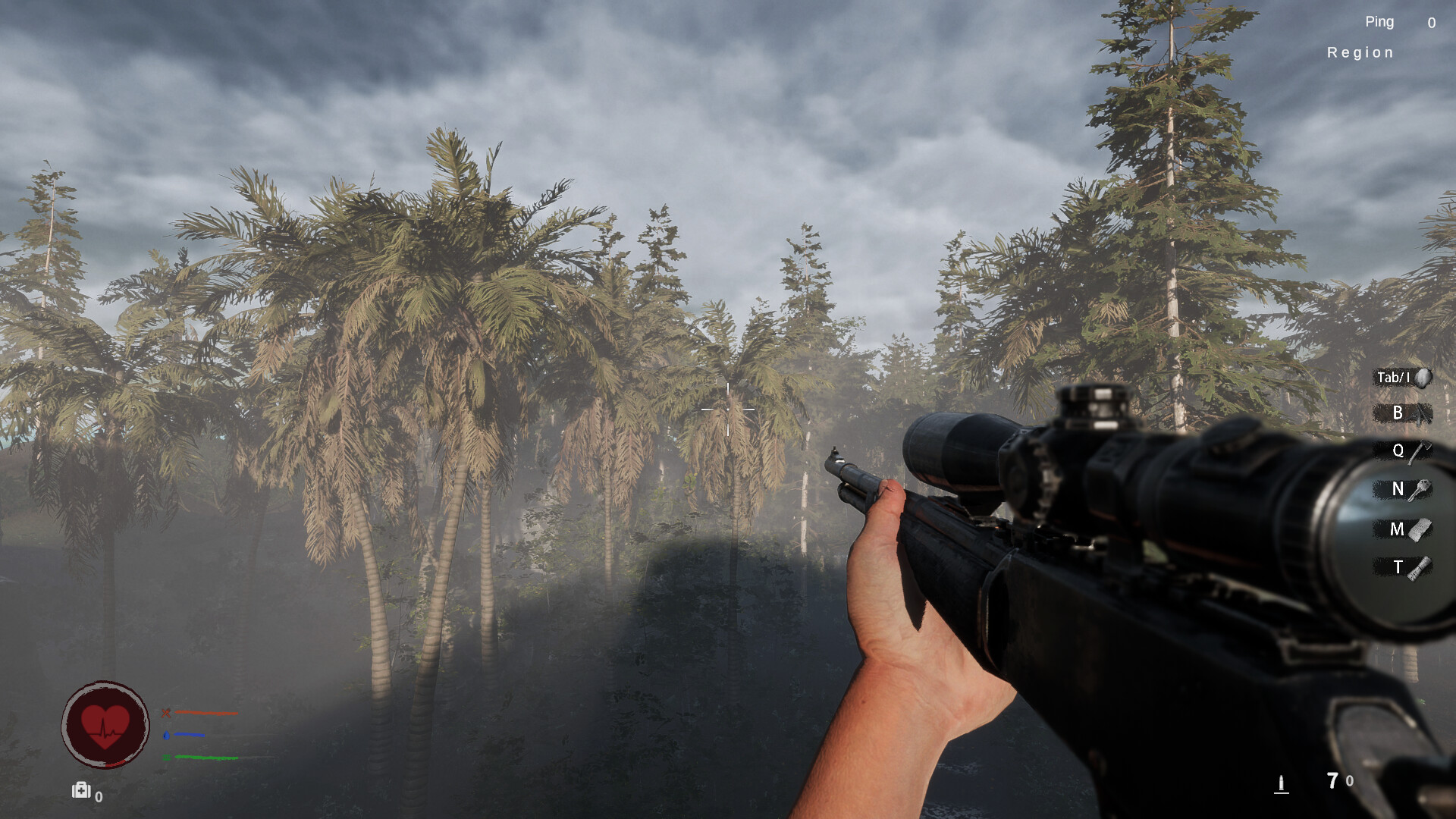
Task: Open the building sticks shortcut
Action: coord(1422,414)
